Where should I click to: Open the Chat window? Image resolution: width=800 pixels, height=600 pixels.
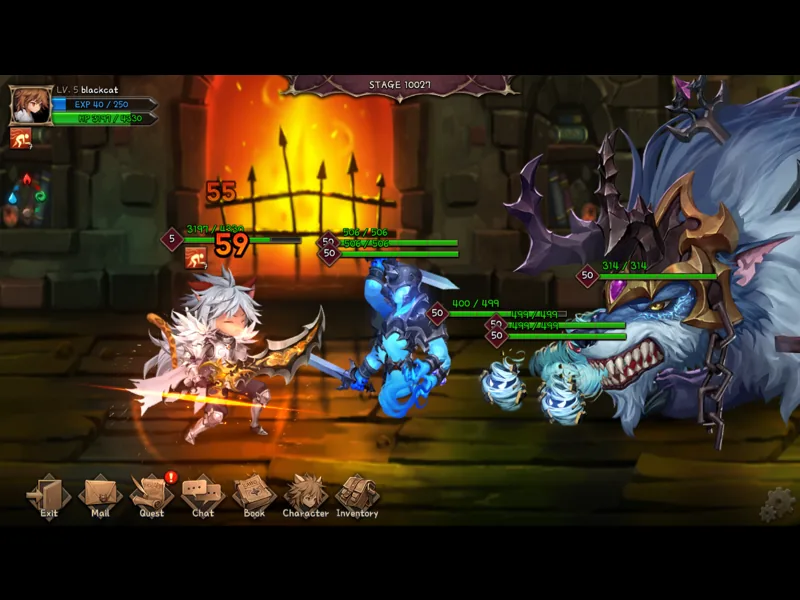[x=203, y=494]
